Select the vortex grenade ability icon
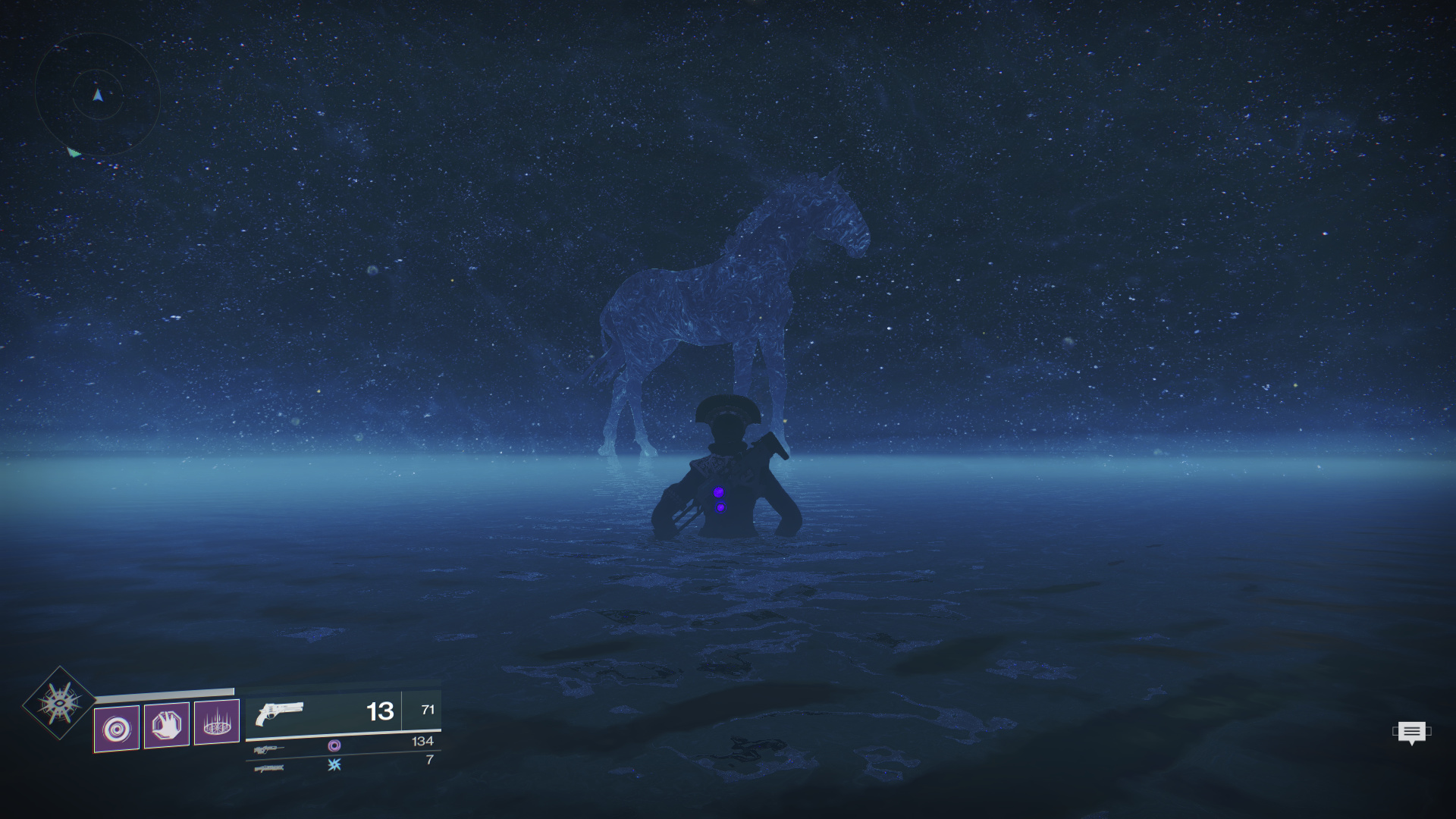The width and height of the screenshot is (1456, 819). tap(117, 729)
